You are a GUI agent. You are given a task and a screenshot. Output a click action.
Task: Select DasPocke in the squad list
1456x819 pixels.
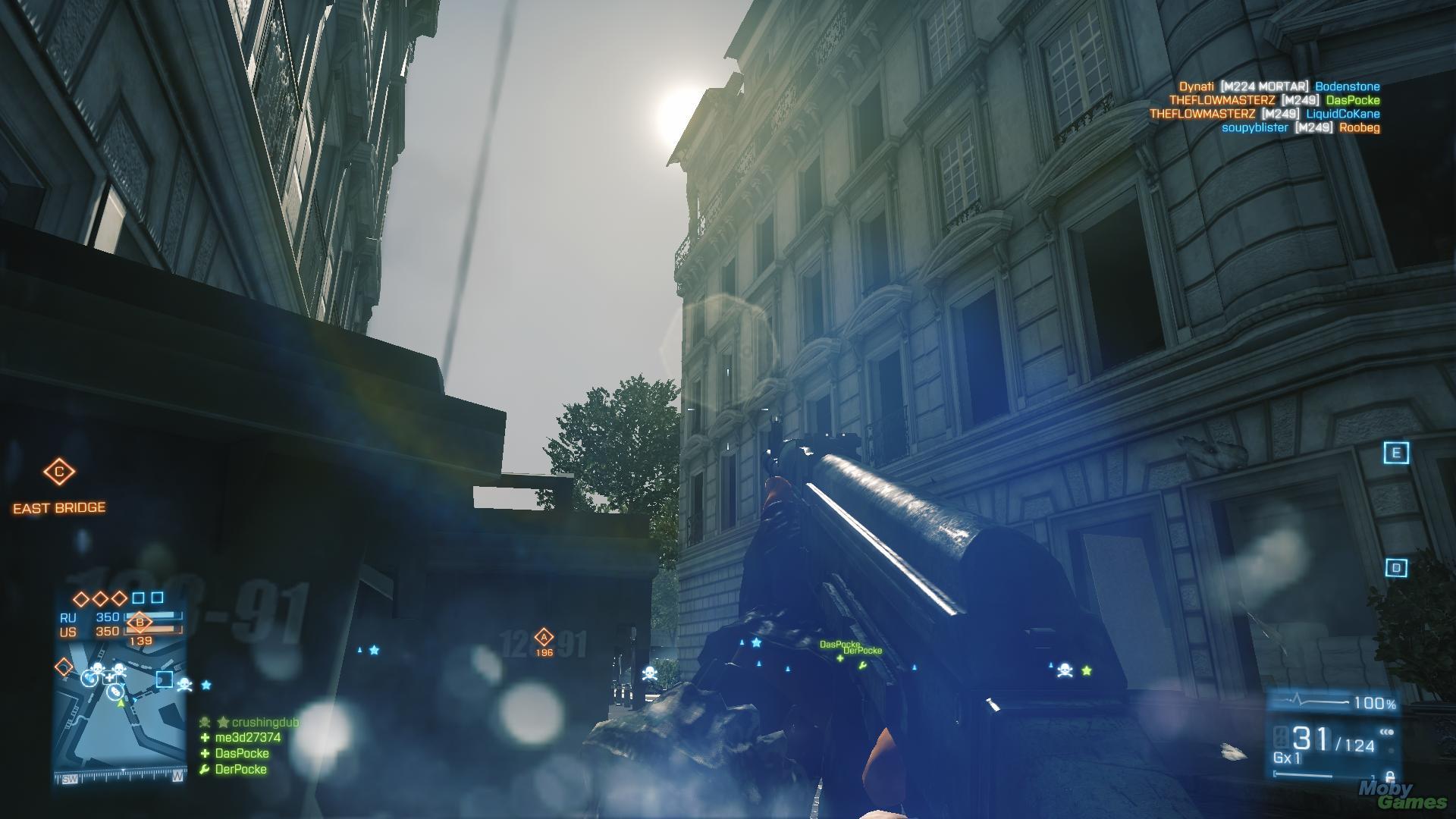(241, 753)
